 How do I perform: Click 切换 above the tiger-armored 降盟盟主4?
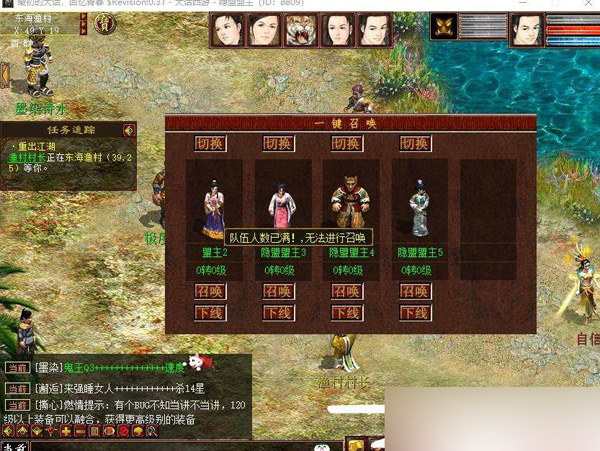pyautogui.click(x=347, y=144)
